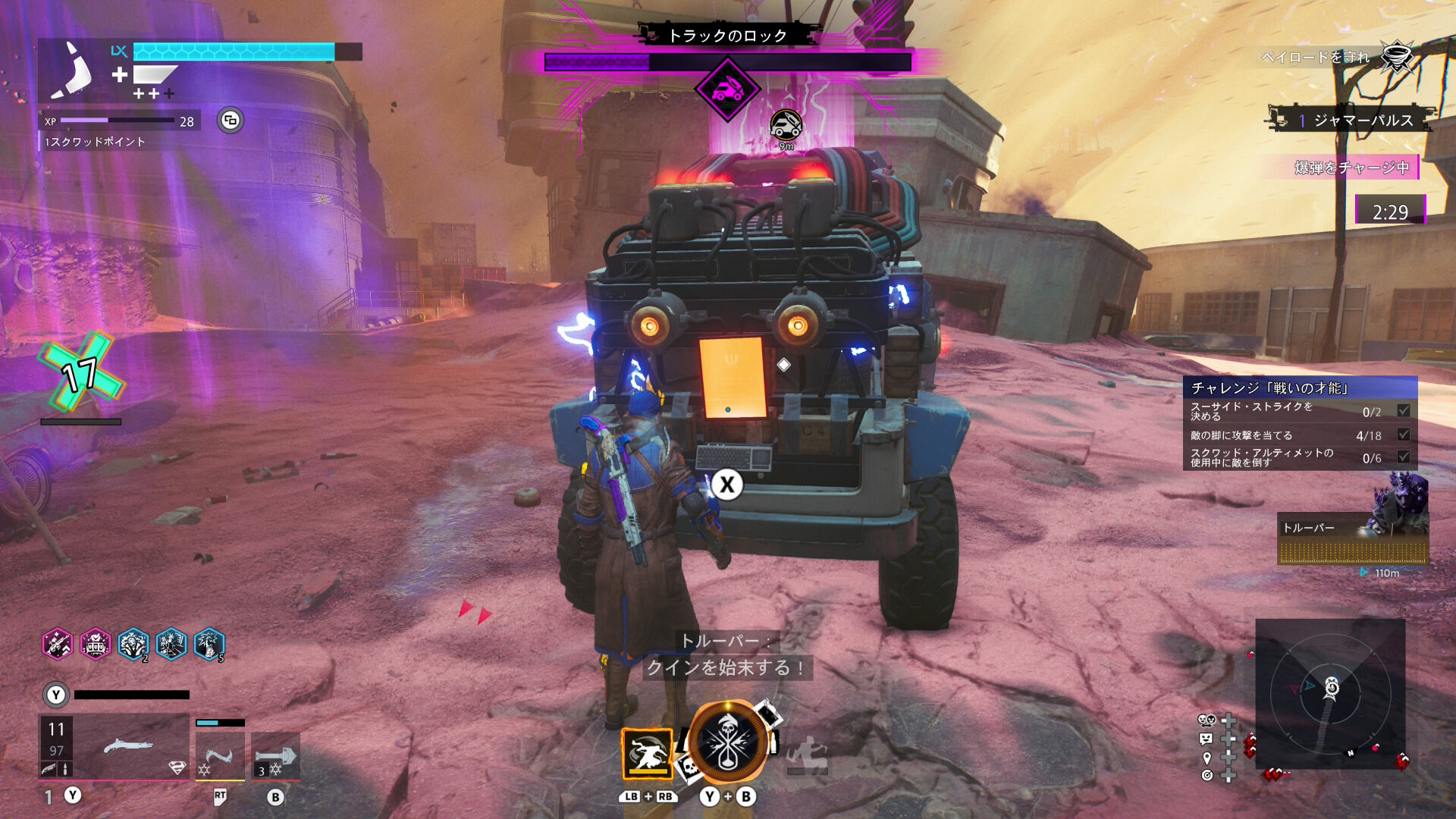Select the ジャマーパルス objective label
This screenshot has height=819, width=1456.
click(1363, 121)
